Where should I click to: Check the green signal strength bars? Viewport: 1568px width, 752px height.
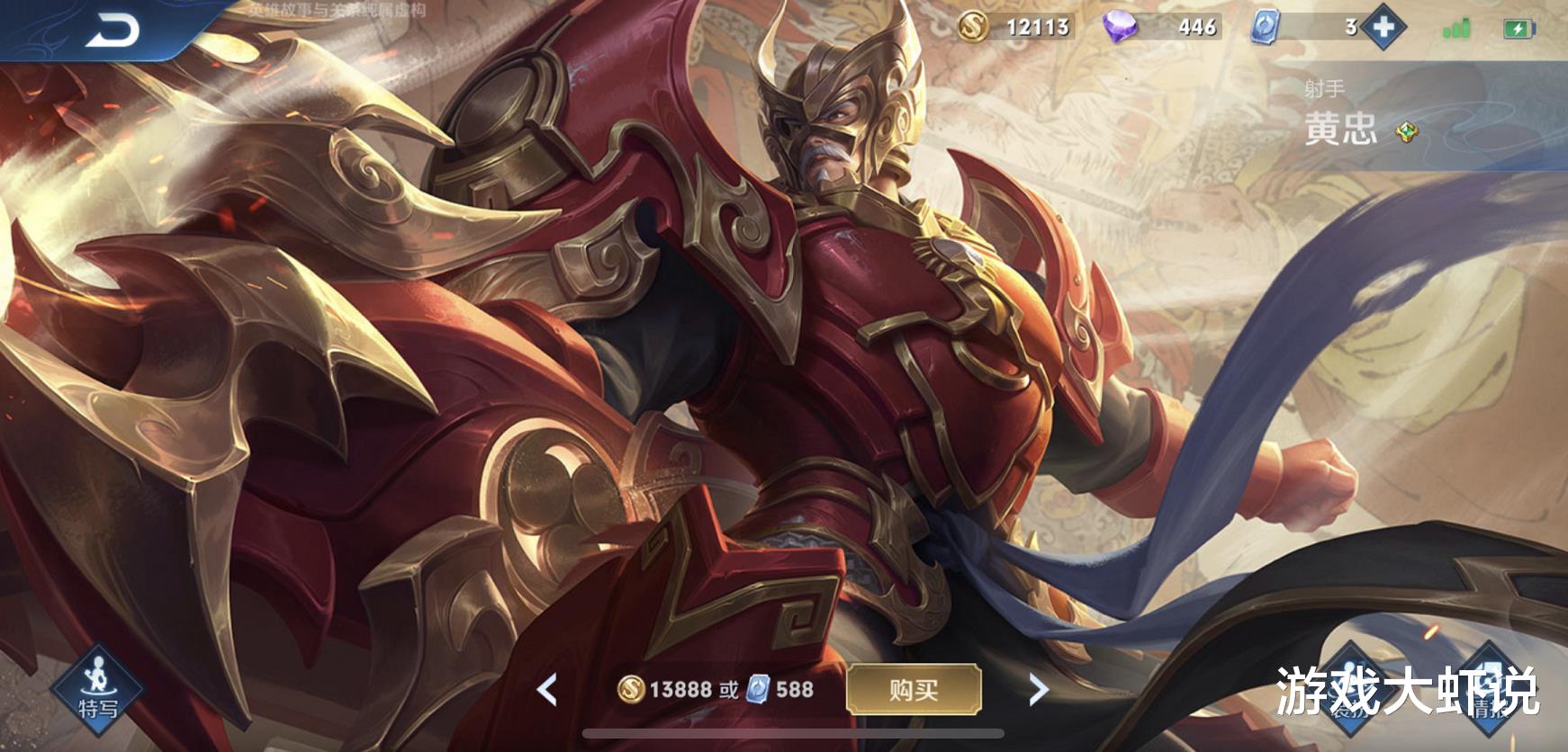(1455, 29)
